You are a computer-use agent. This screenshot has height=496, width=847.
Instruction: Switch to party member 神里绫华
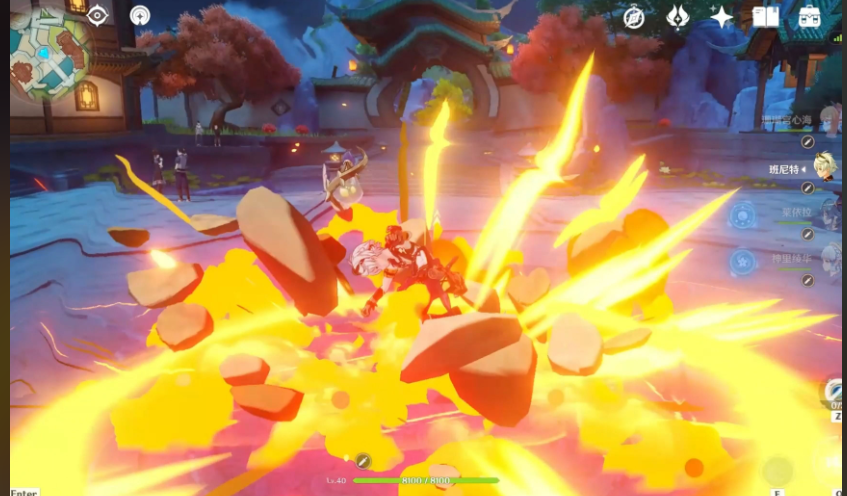828,259
